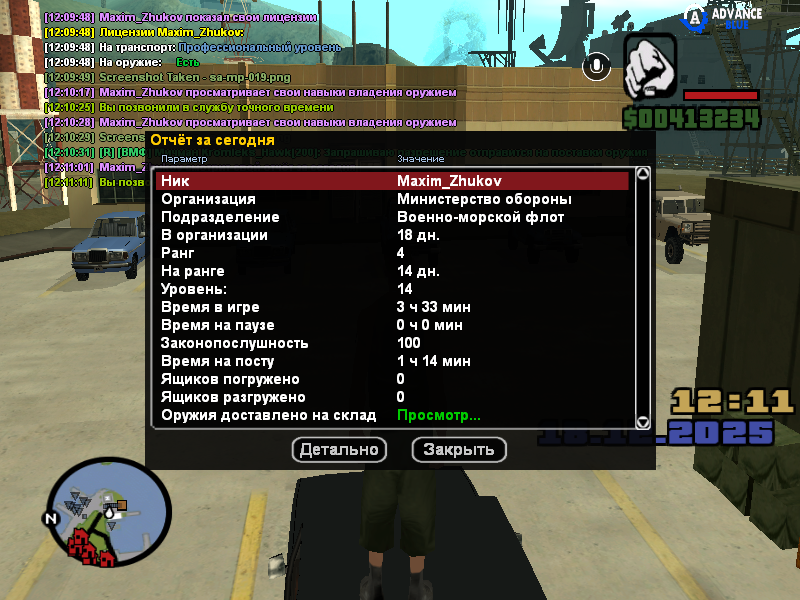The width and height of the screenshot is (800, 600).
Task: Highlight the Ранг row
Action: (392, 253)
